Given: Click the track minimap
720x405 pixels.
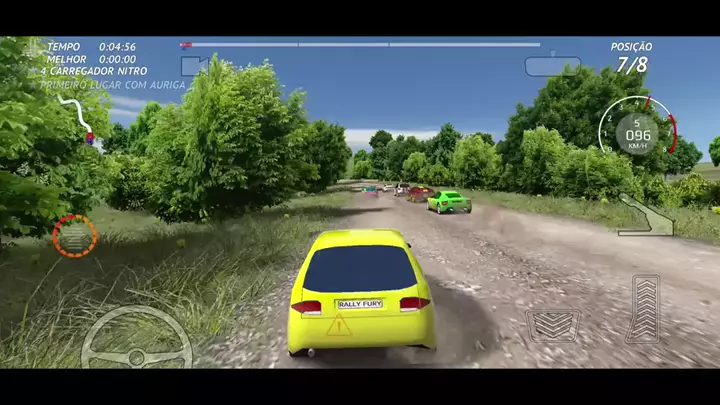Looking at the screenshot, I should click(x=78, y=118).
